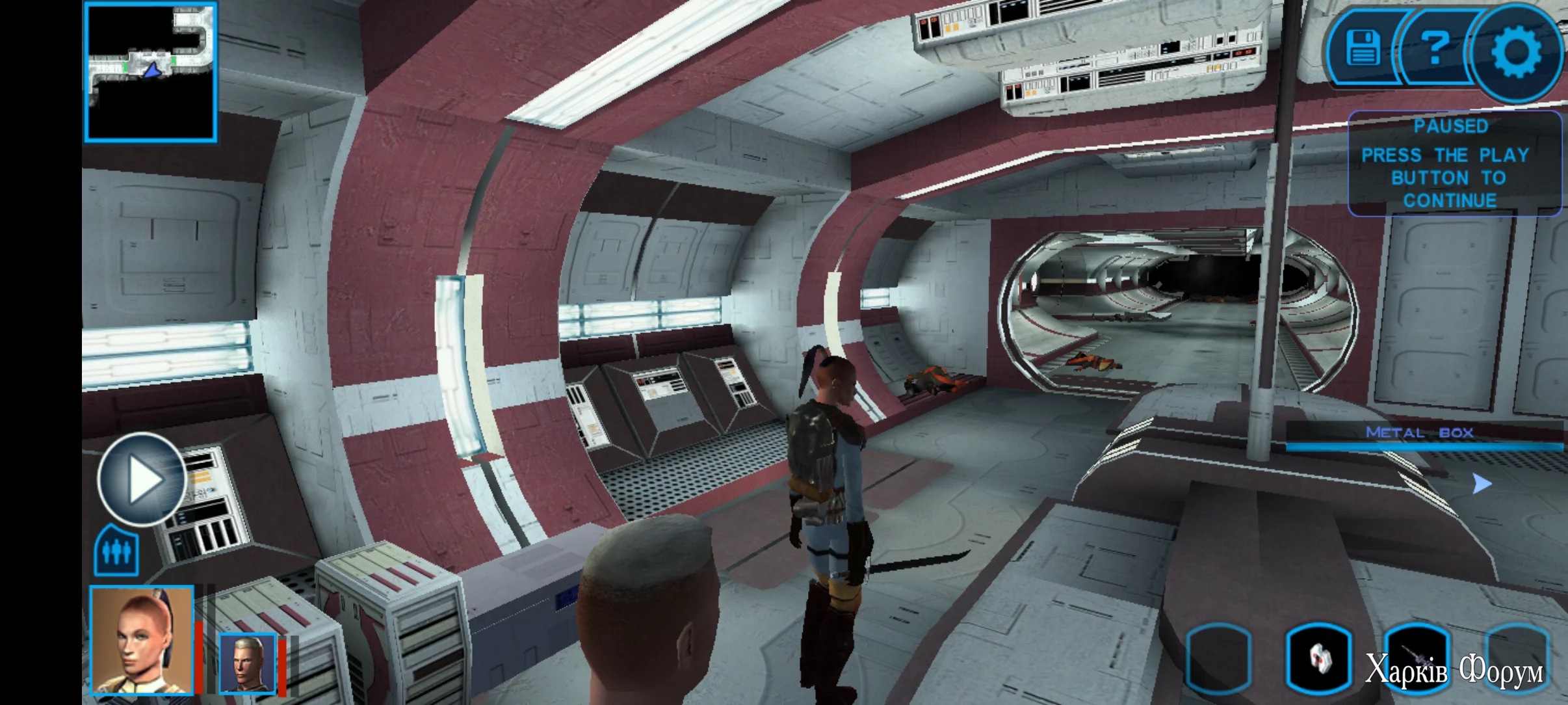Use the medpac in the action slot
The height and width of the screenshot is (705, 1568).
pyautogui.click(x=1318, y=658)
